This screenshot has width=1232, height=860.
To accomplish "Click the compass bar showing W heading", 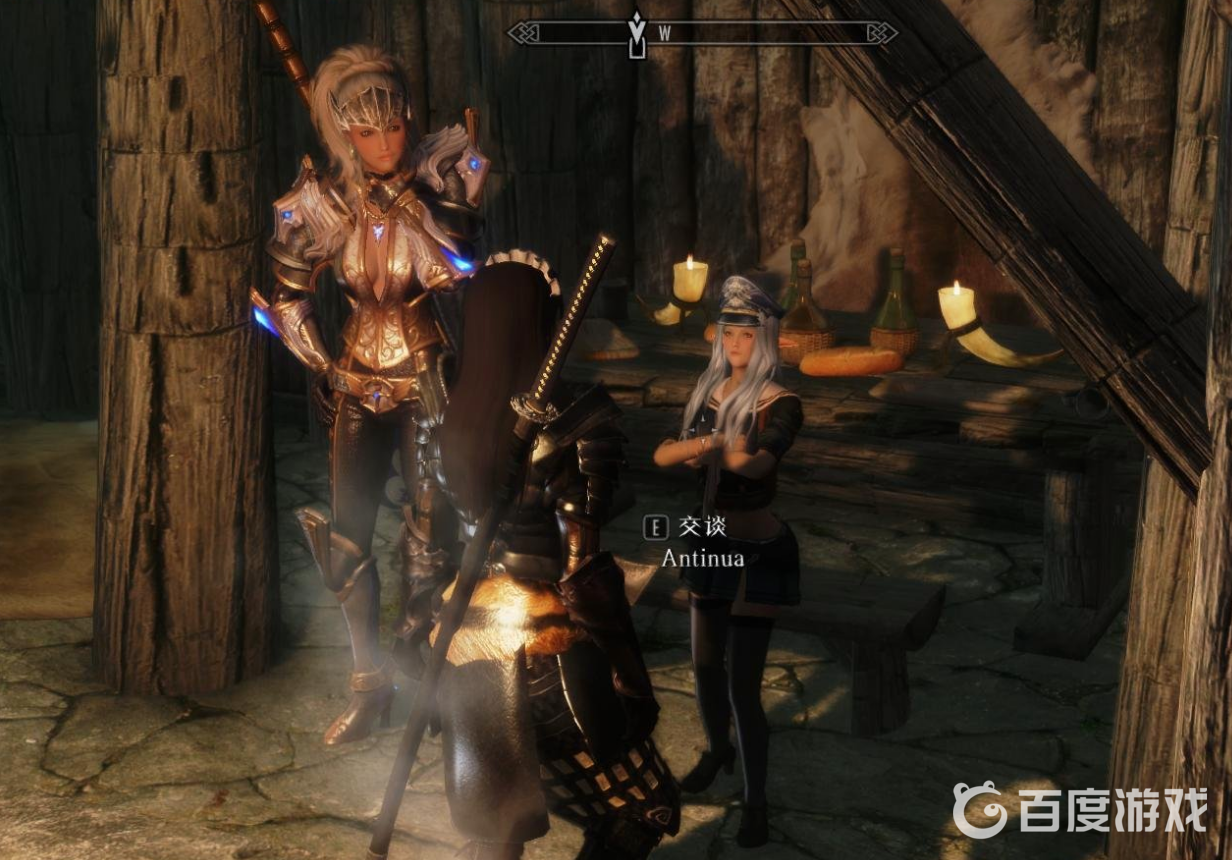I will pyautogui.click(x=702, y=33).
